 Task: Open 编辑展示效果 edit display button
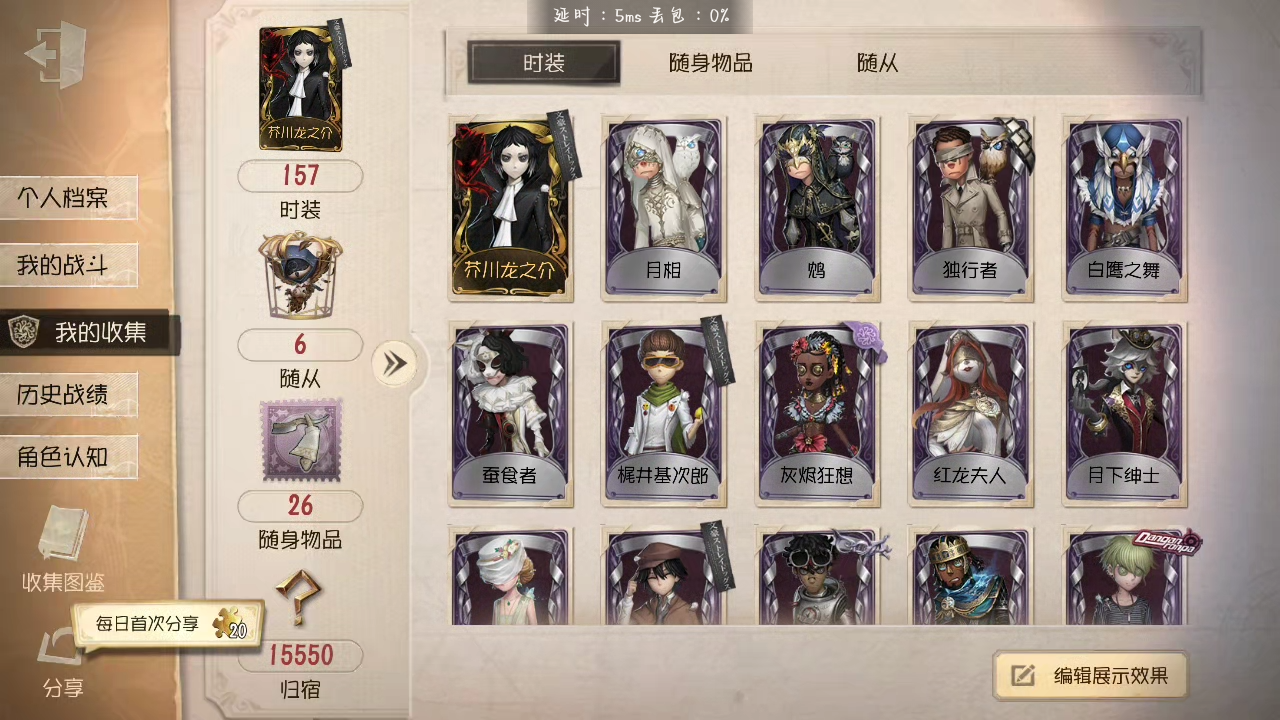click(x=1091, y=676)
